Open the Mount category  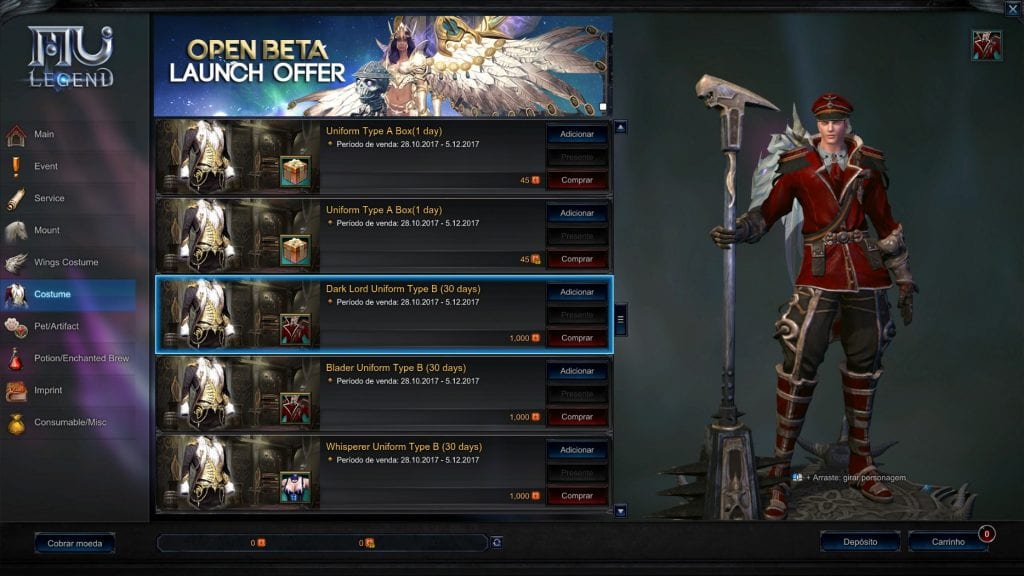pyautogui.click(x=47, y=231)
